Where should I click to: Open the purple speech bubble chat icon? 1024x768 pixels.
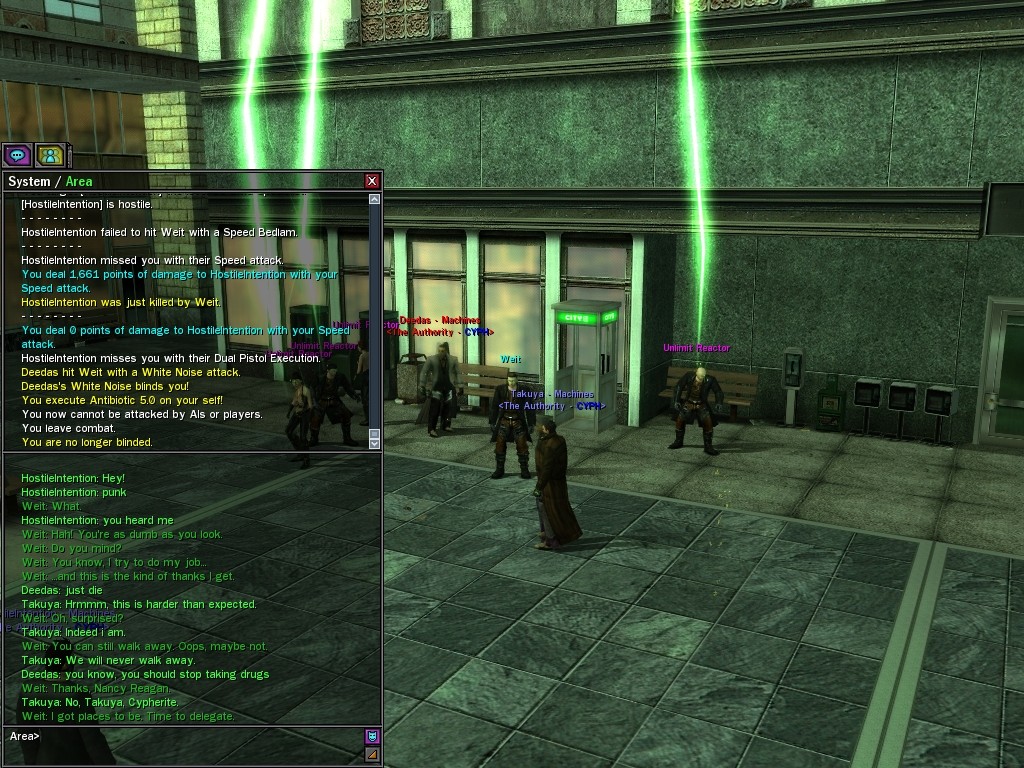click(17, 155)
